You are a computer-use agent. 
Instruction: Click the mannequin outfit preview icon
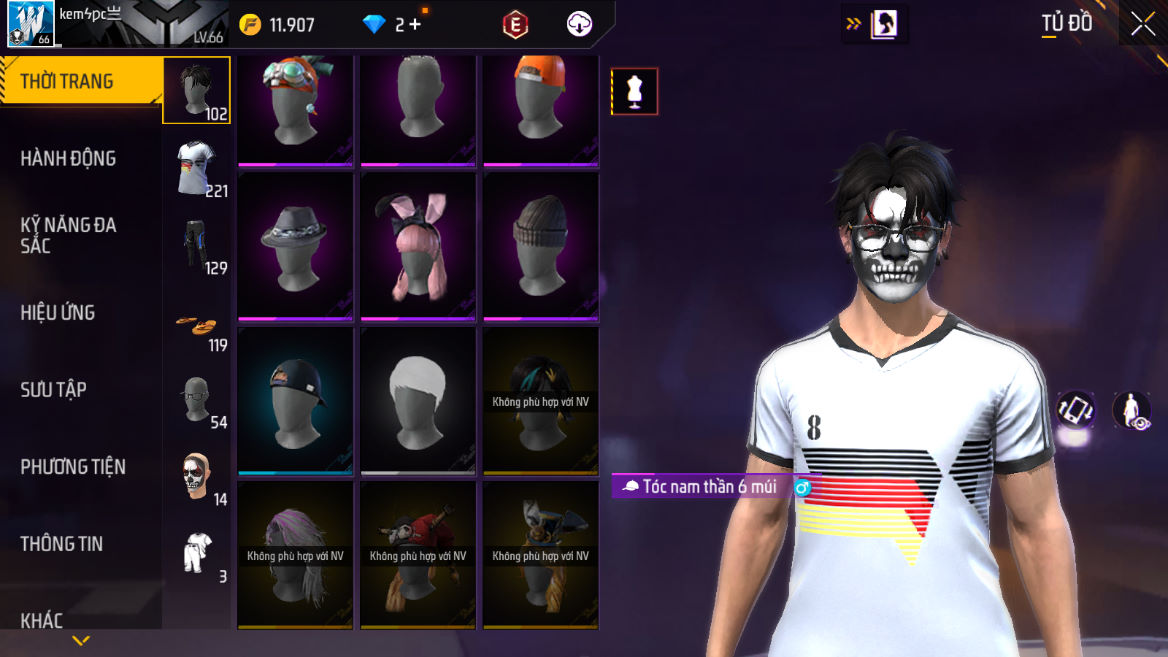[634, 92]
